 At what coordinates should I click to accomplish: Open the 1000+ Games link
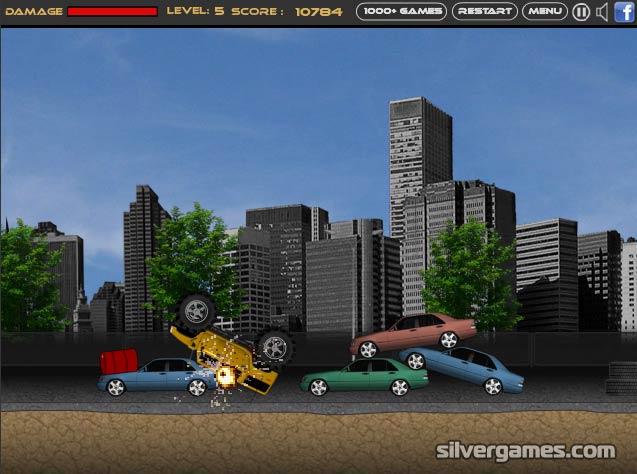point(401,12)
